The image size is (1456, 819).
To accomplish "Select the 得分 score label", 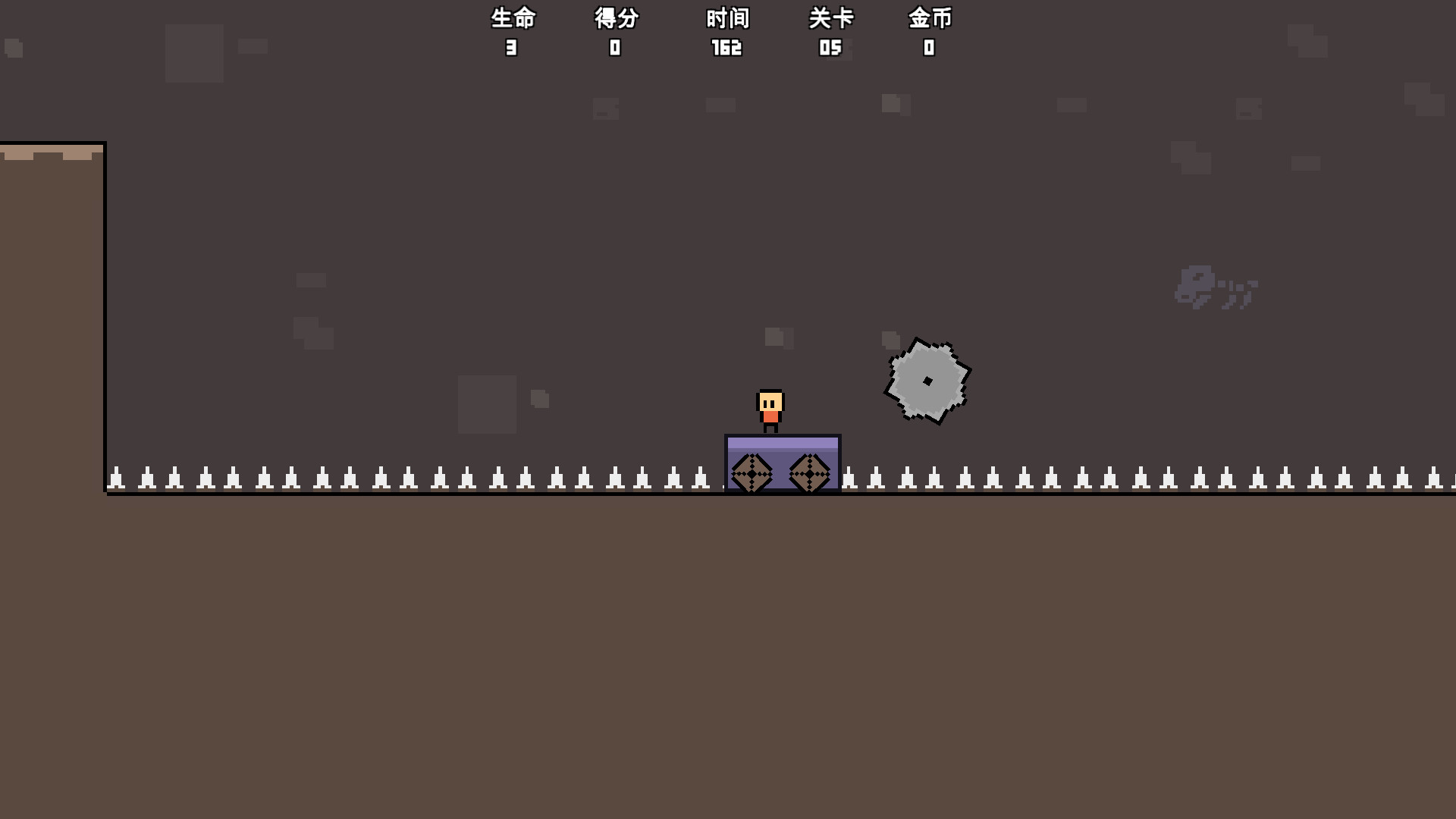I will coord(615,17).
